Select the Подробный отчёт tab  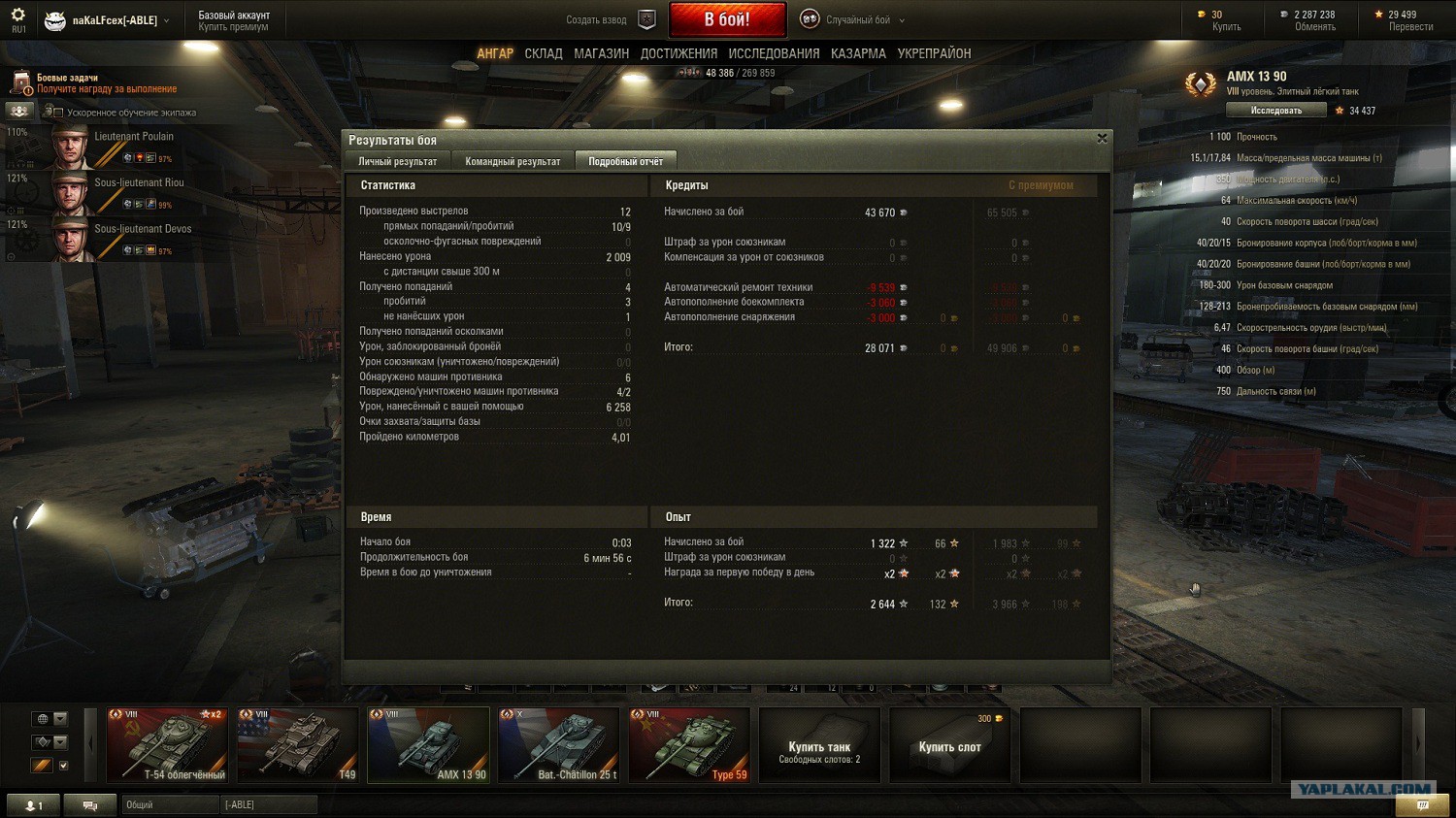coord(625,161)
